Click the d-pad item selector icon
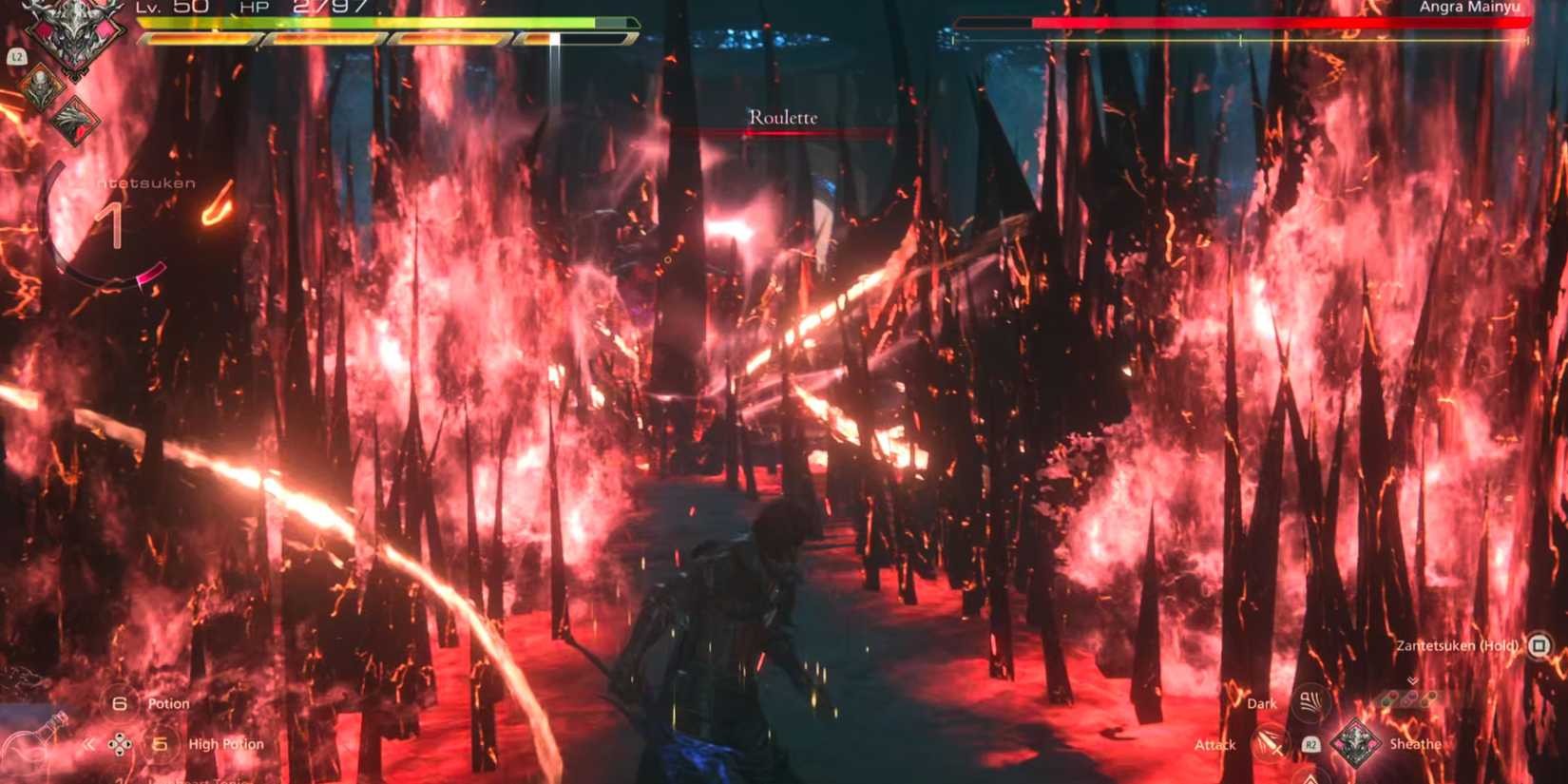Image resolution: width=1568 pixels, height=784 pixels. tap(120, 745)
